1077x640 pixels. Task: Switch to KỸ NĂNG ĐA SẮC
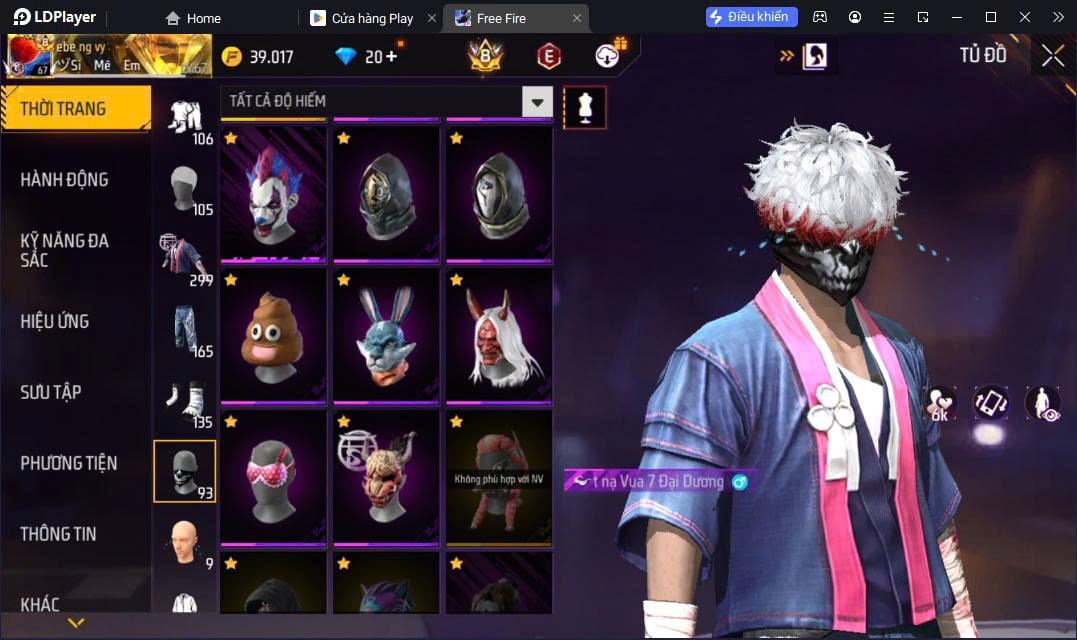(x=65, y=250)
